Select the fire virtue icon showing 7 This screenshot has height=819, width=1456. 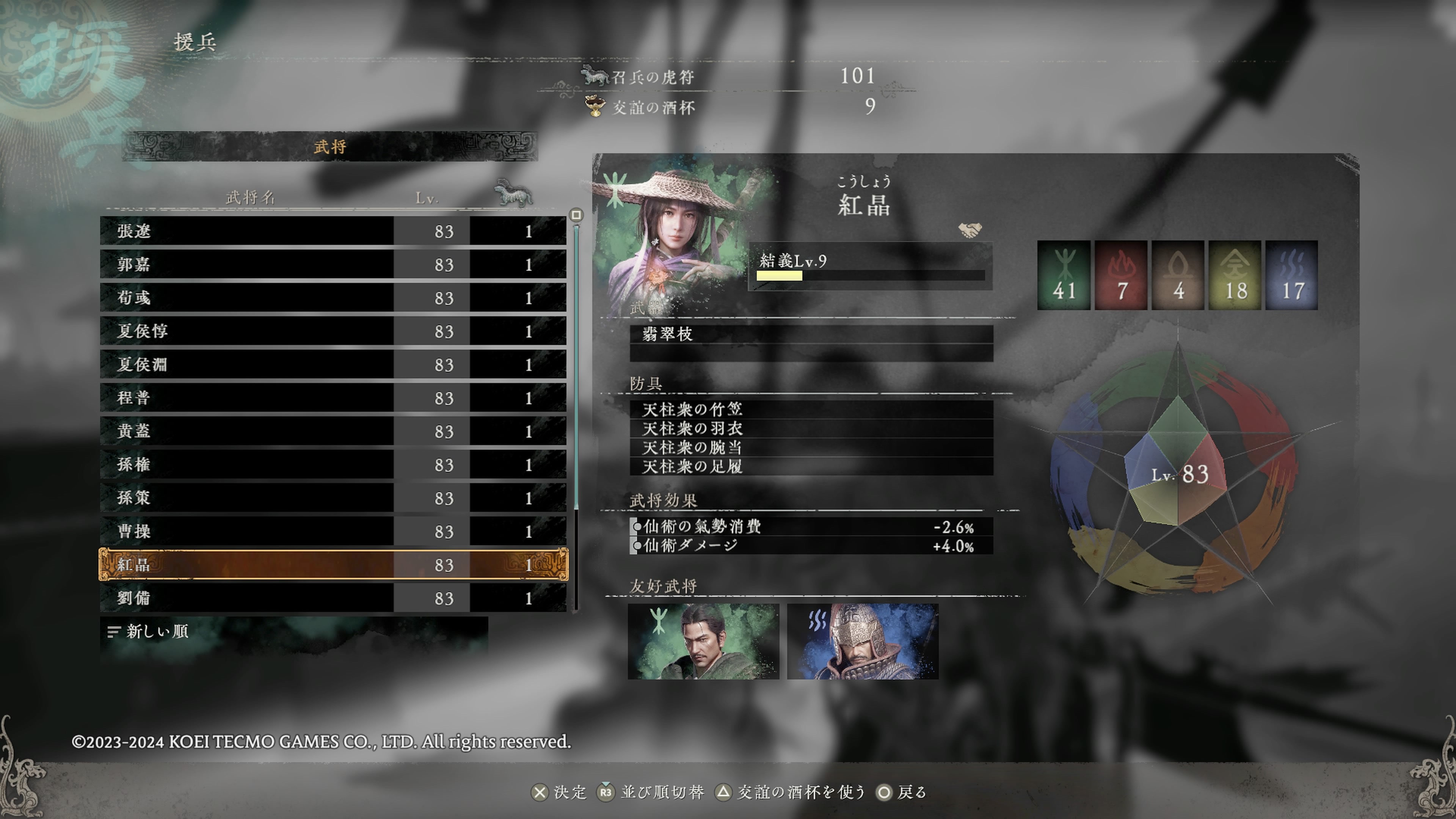pyautogui.click(x=1121, y=275)
